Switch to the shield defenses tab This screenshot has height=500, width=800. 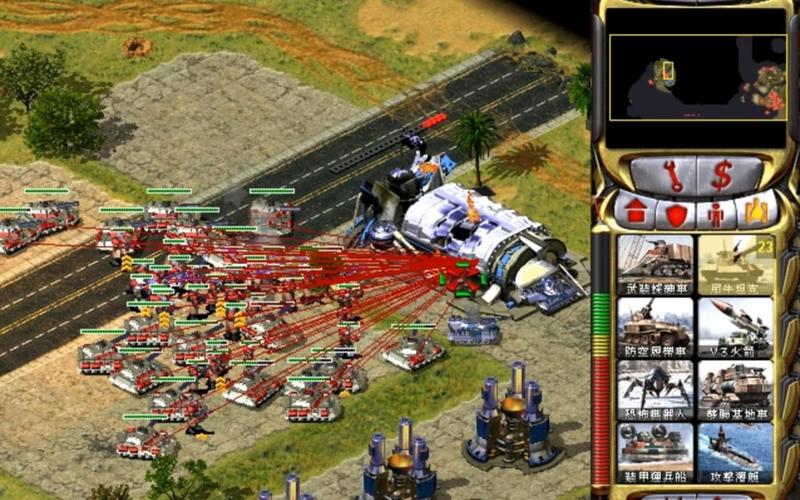(x=676, y=212)
